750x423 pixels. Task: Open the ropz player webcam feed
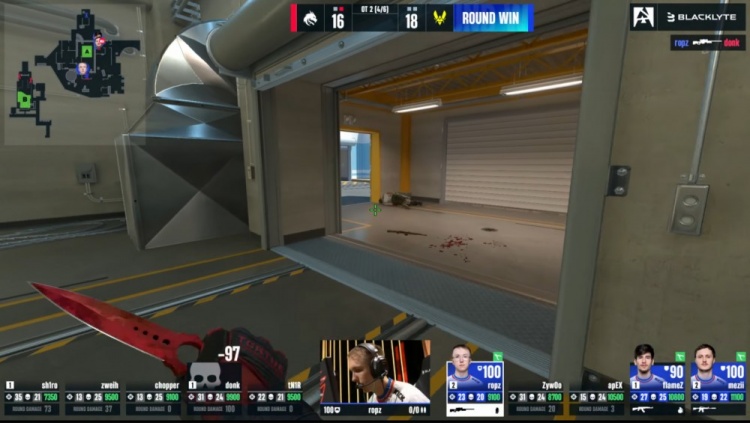[375, 373]
